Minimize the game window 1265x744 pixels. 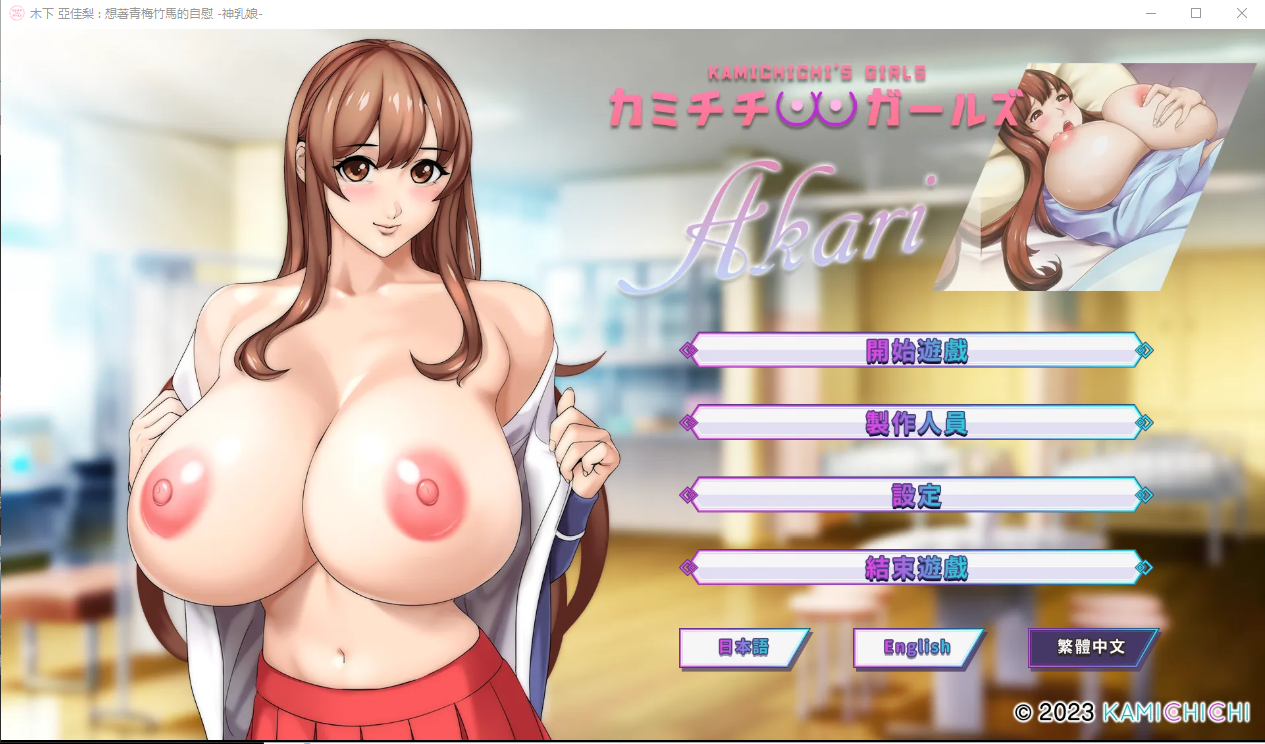pyautogui.click(x=1151, y=14)
